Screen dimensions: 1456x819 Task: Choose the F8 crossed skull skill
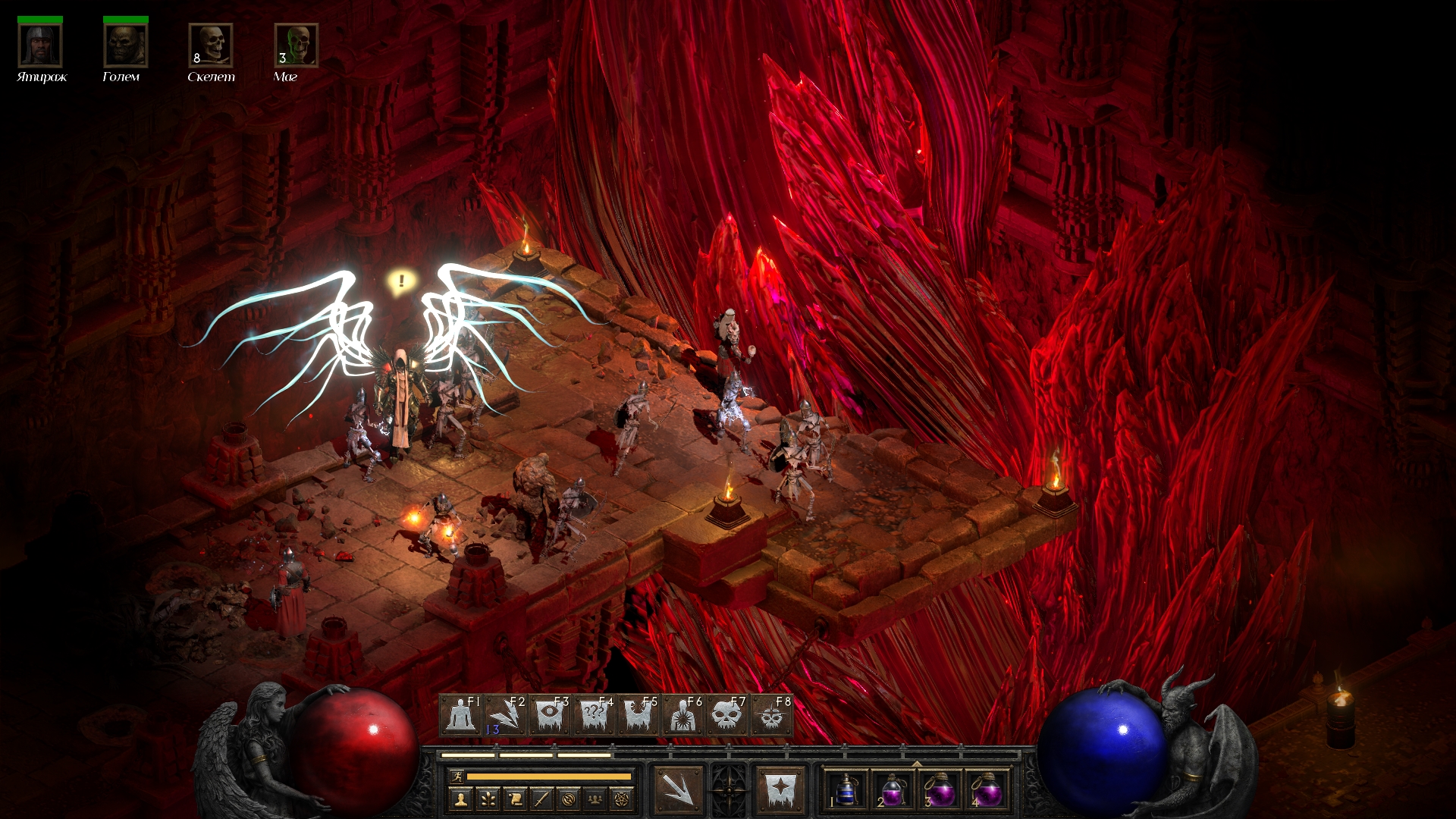[771, 715]
